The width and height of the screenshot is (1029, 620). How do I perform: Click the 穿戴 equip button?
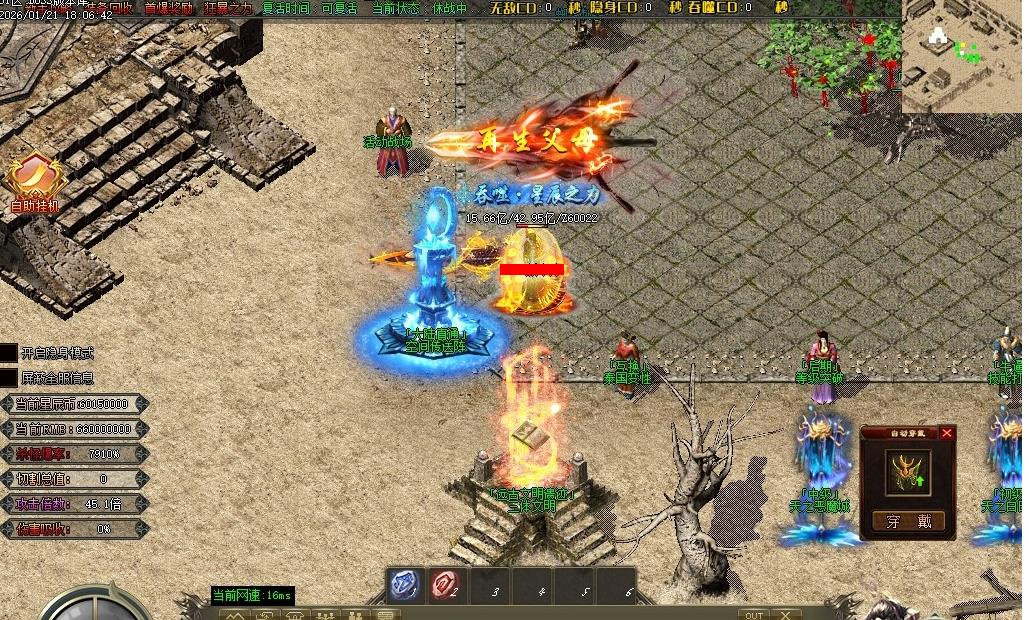908,521
